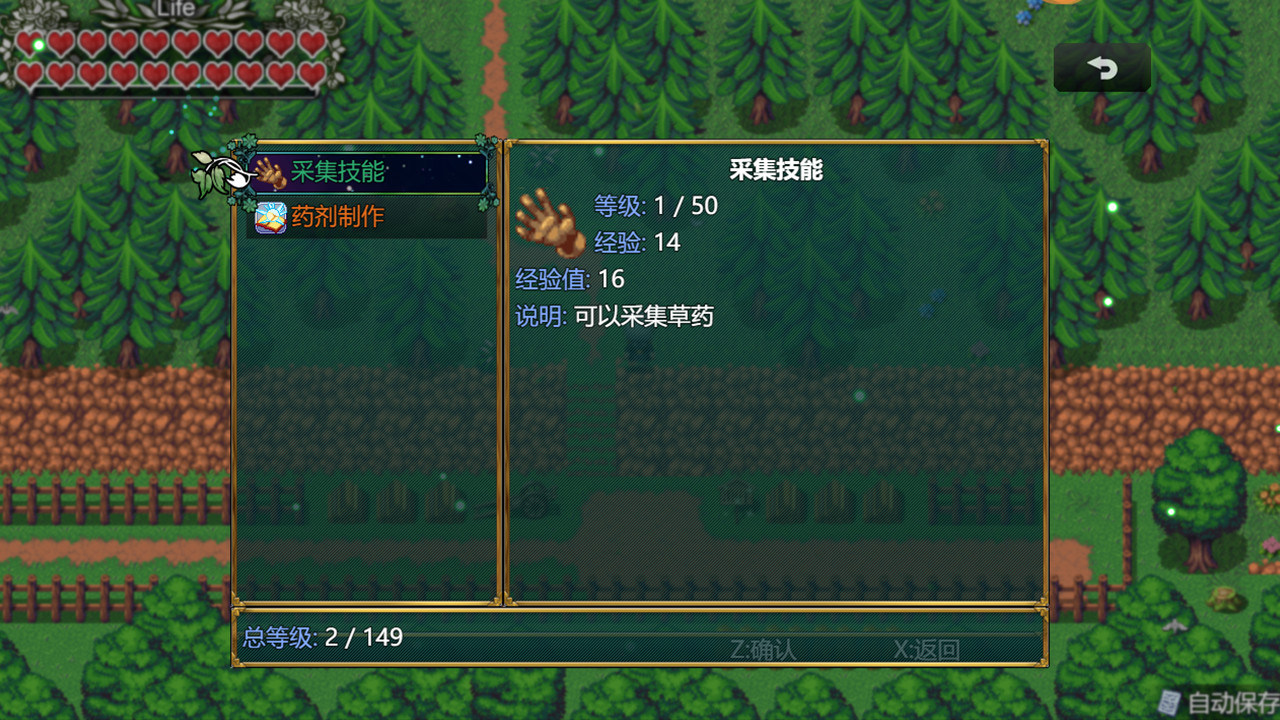Click the 自动保存 autosave label

(x=1220, y=701)
